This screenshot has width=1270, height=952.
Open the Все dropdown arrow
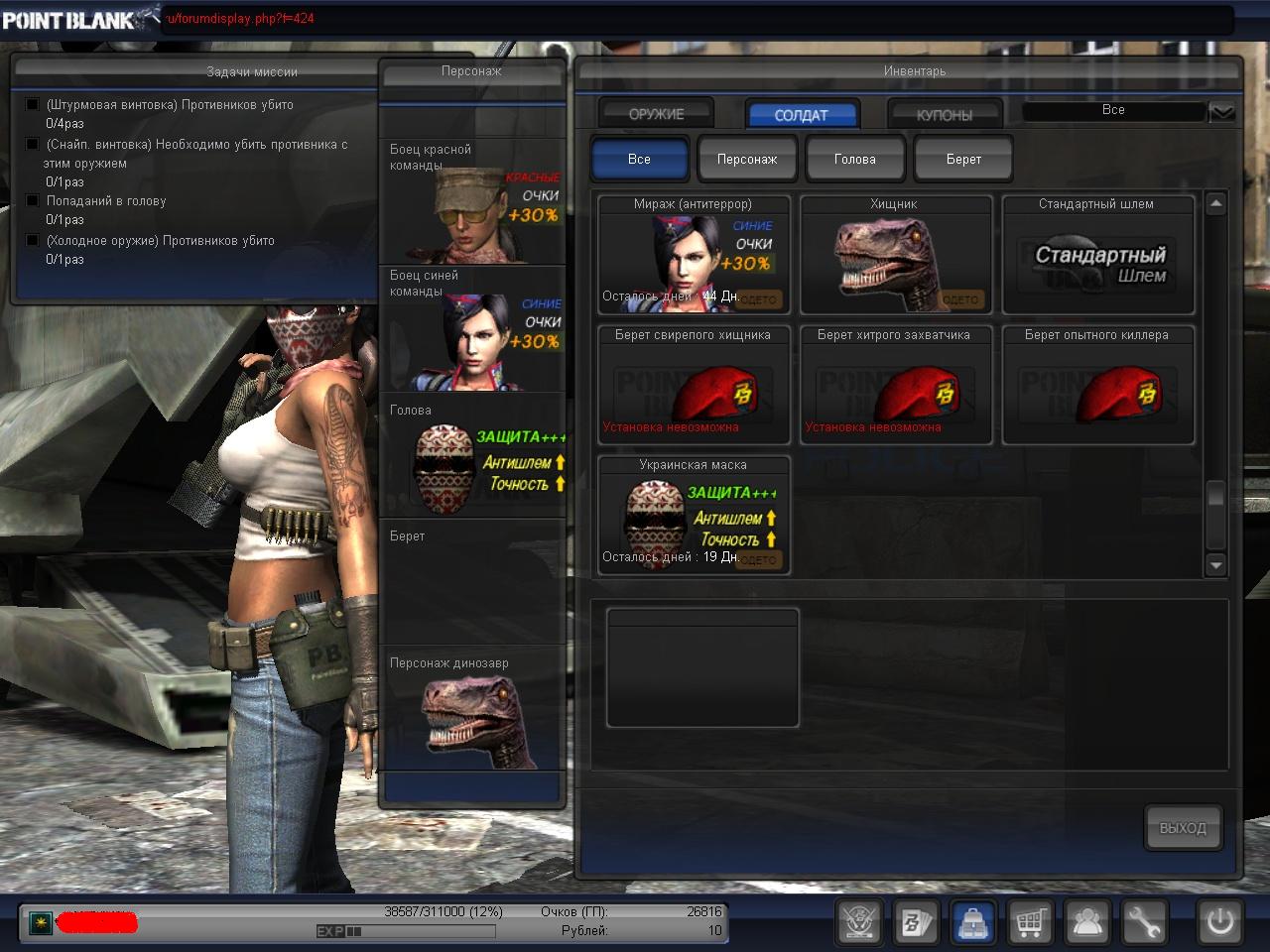pyautogui.click(x=1222, y=112)
